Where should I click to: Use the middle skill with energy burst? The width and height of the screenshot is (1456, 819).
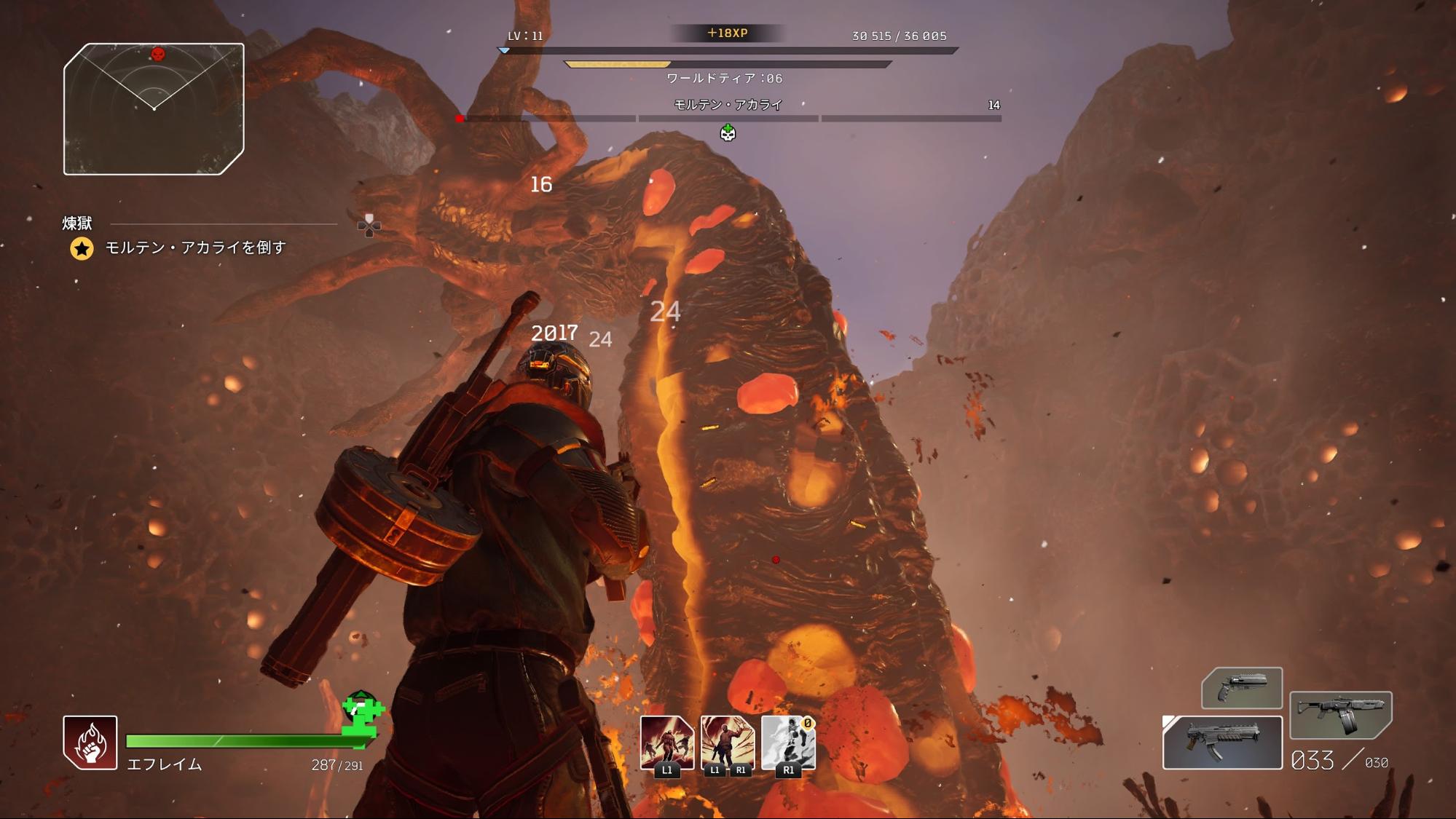coord(727,743)
